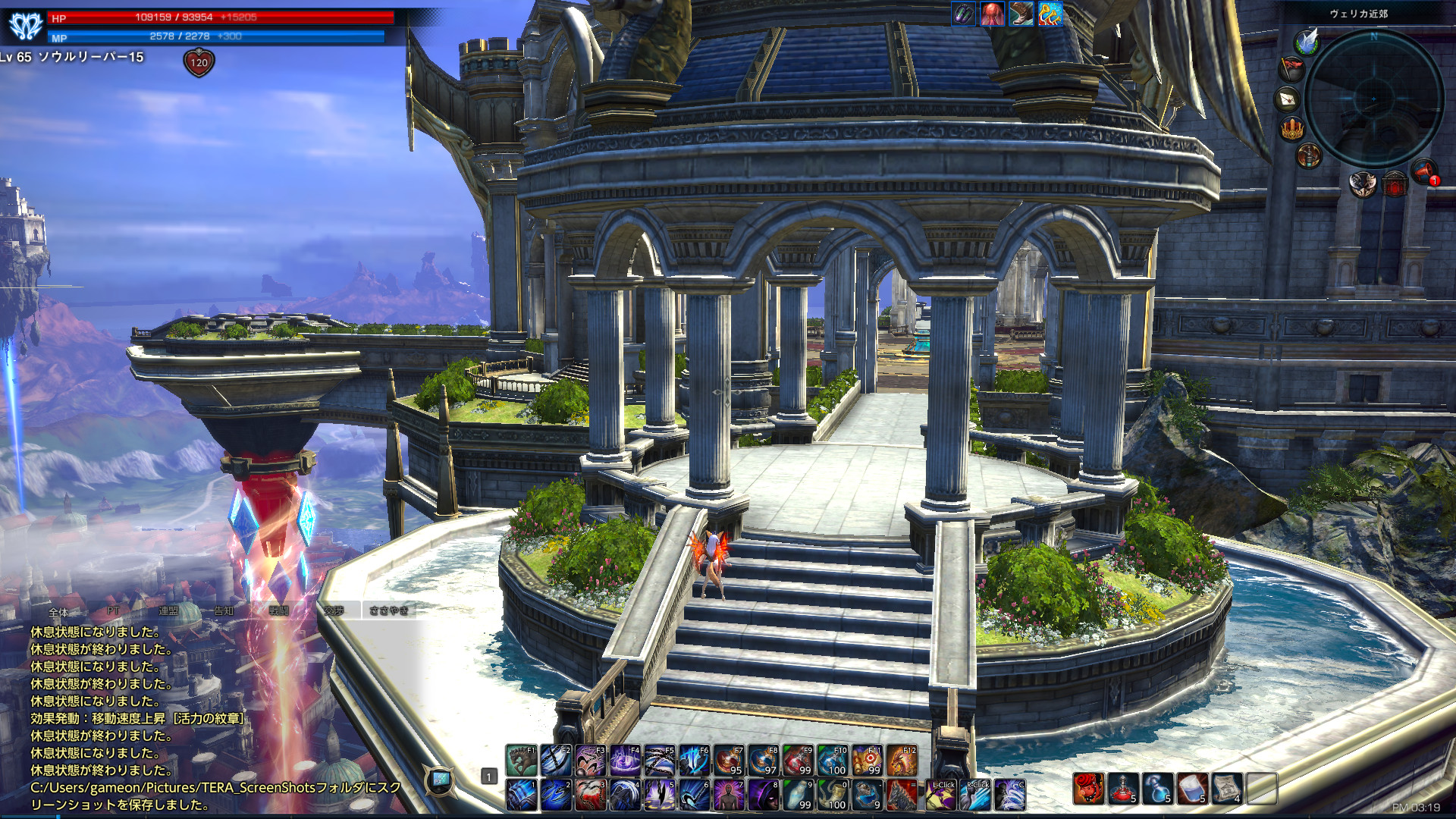Screen dimensions: 1456x819
Task: Click the circular minimap
Action: click(x=1373, y=99)
